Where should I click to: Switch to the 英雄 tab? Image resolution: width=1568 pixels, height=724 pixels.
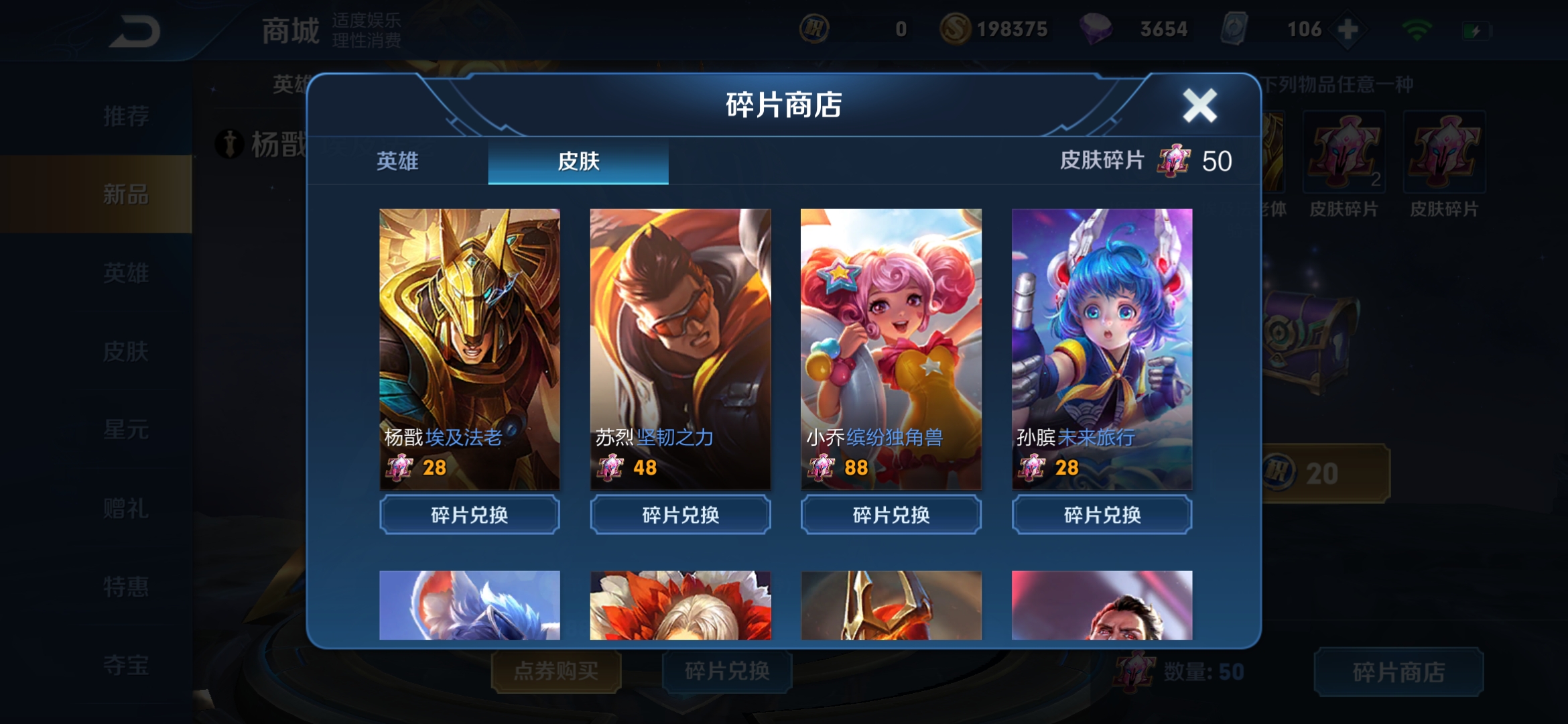(399, 161)
